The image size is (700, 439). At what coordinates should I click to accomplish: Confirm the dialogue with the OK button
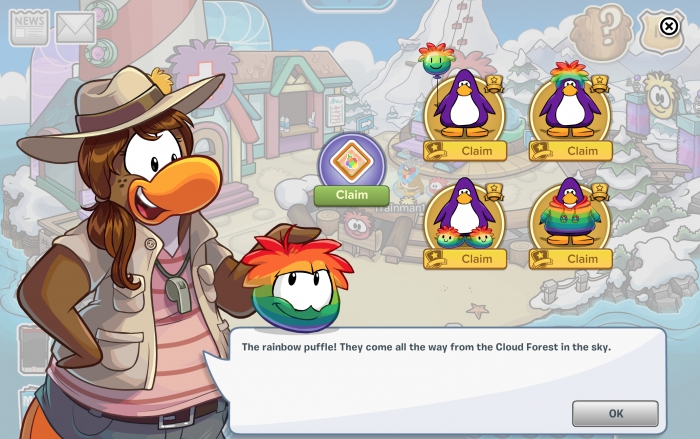point(615,413)
